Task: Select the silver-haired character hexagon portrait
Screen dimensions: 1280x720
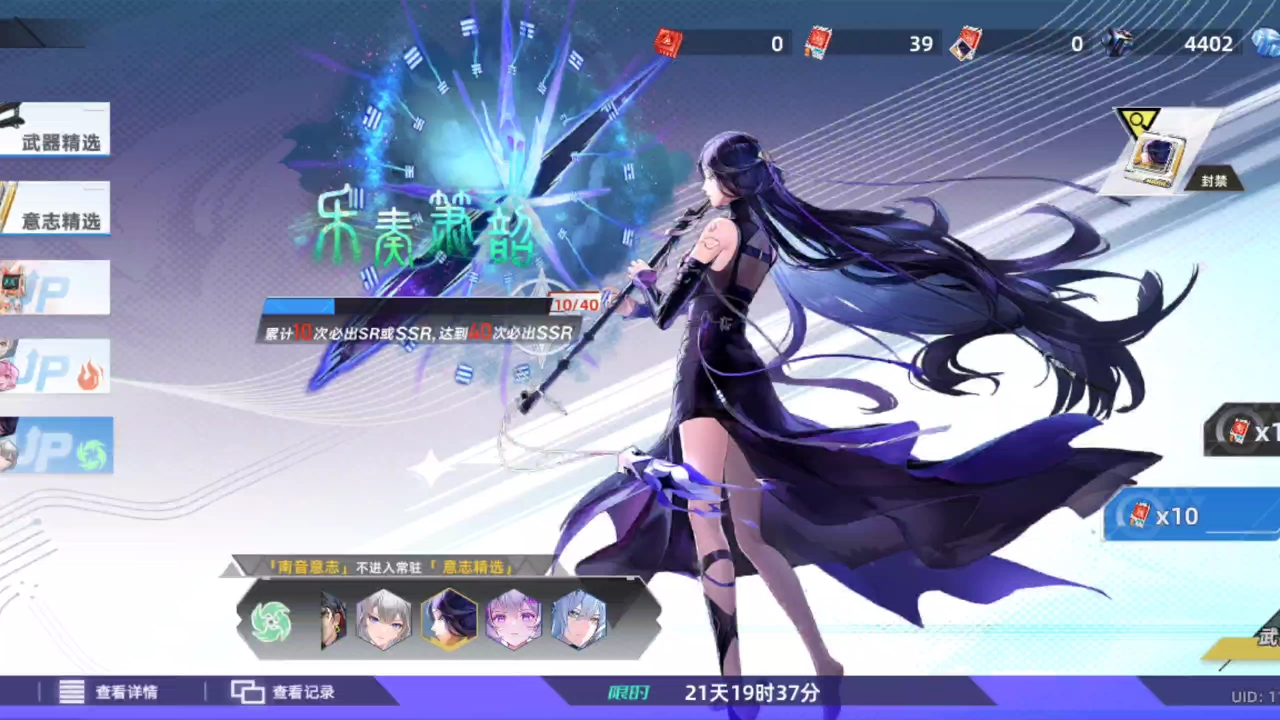Action: coord(384,620)
